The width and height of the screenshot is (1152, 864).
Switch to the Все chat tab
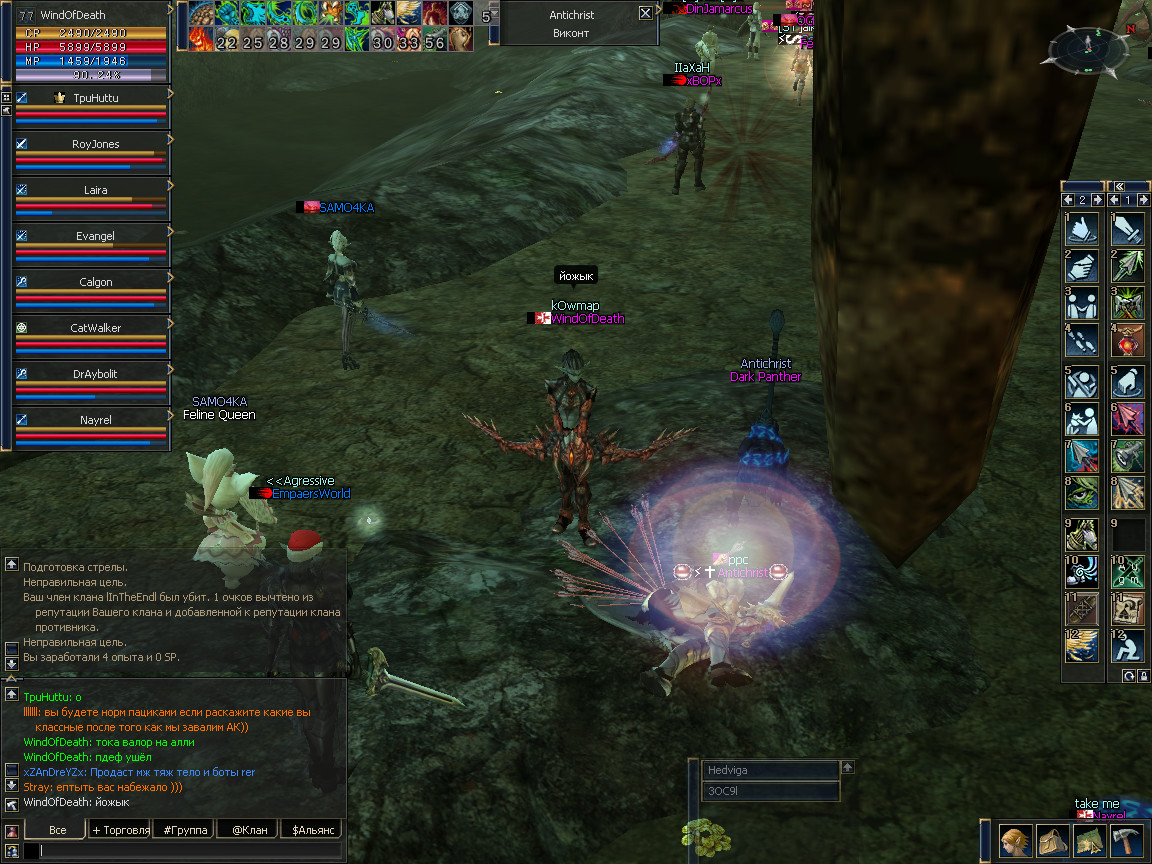pos(57,830)
